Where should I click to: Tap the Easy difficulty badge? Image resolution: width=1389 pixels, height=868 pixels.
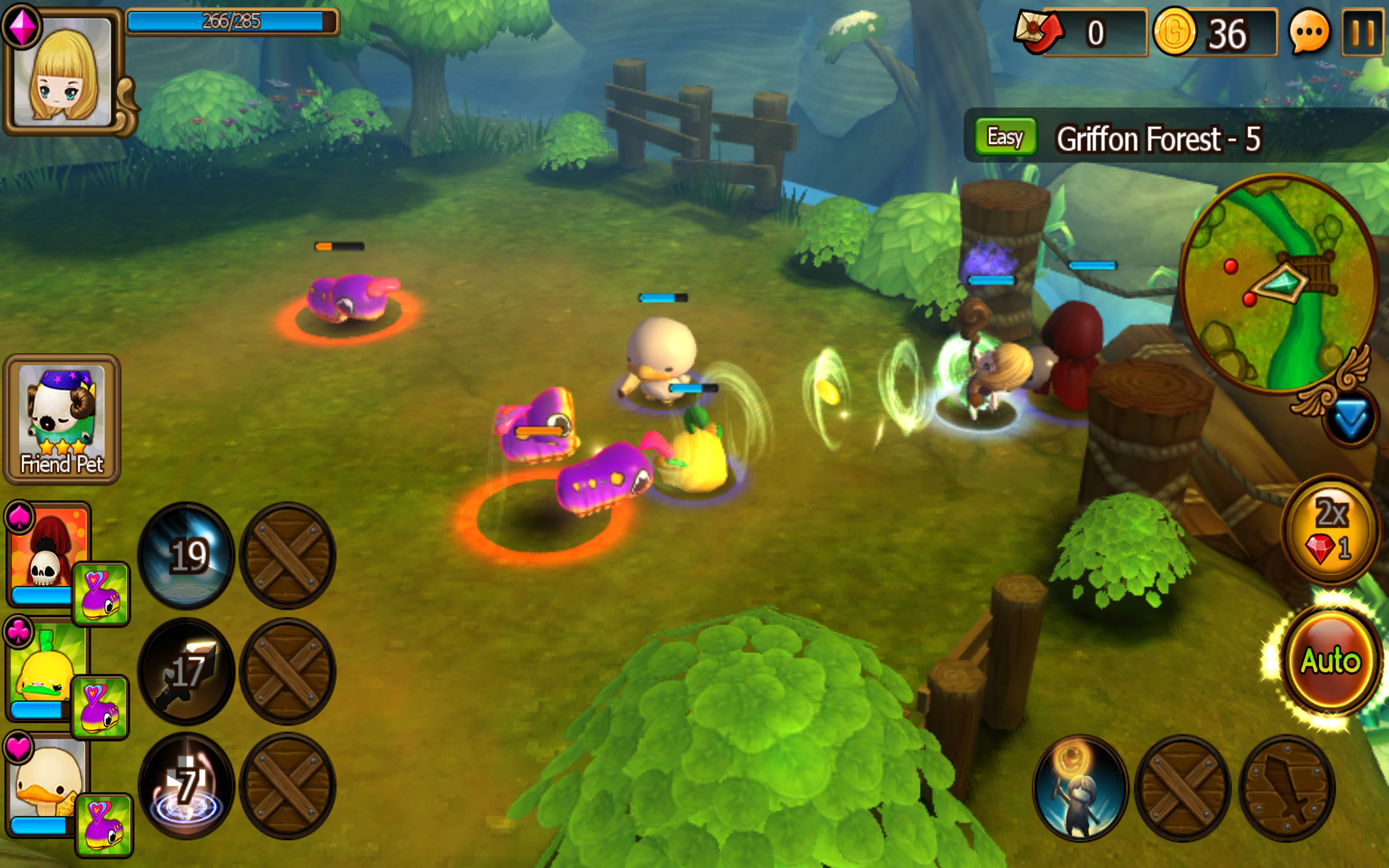point(1005,137)
